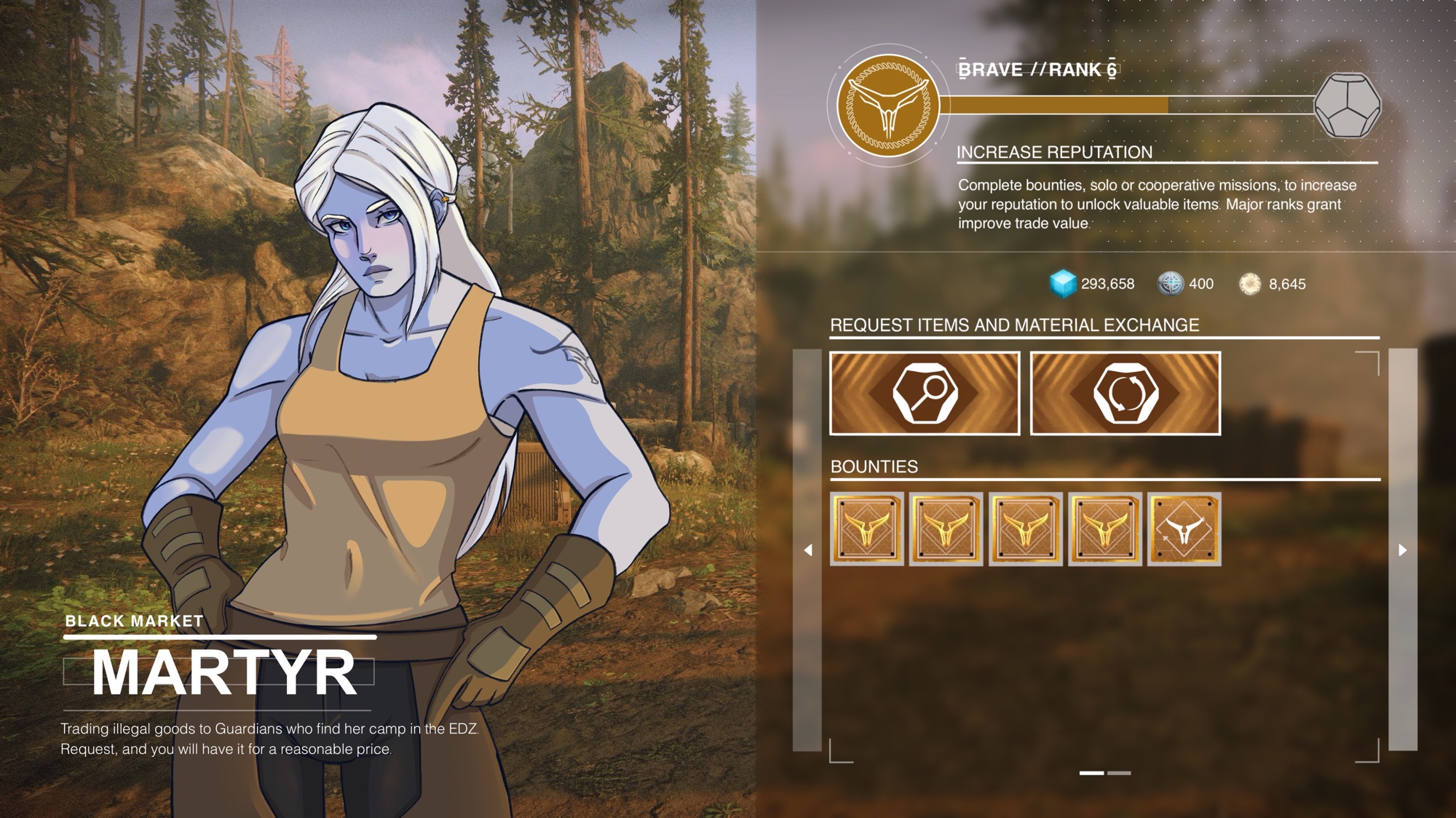Open the material exchange tile with circular arrows
The height and width of the screenshot is (818, 1456).
point(1125,394)
